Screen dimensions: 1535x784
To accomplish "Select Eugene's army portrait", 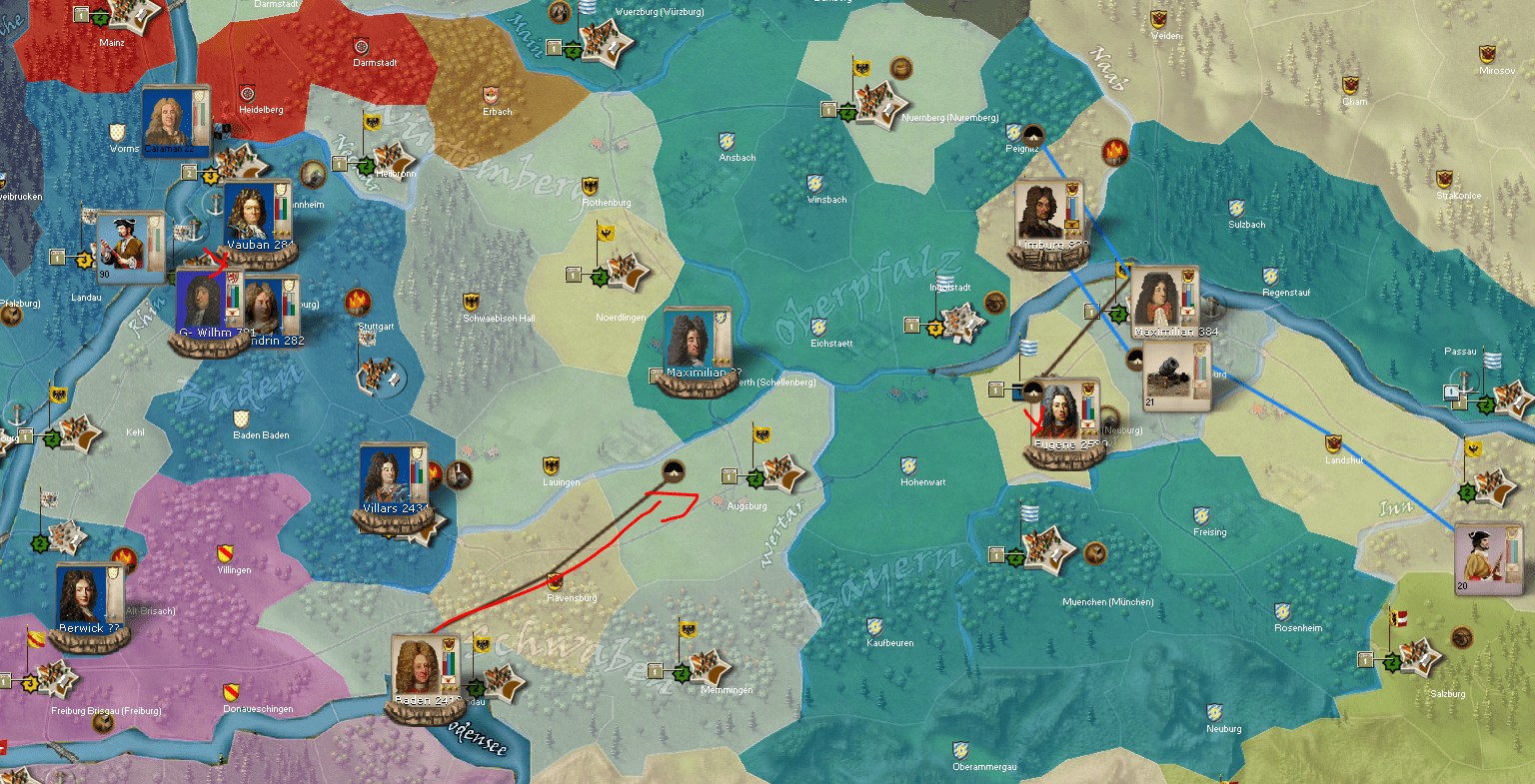I will 1057,413.
